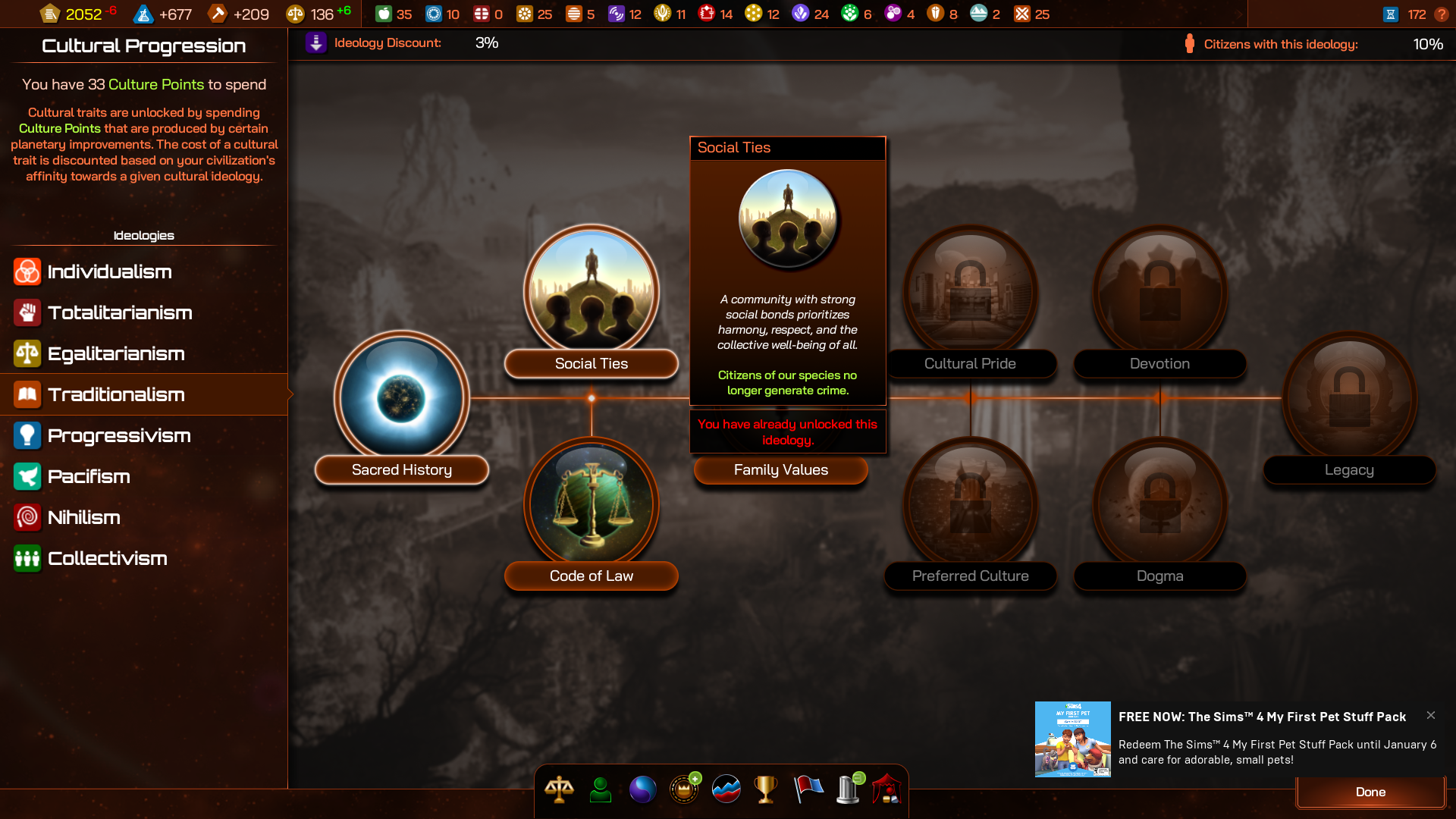The height and width of the screenshot is (819, 1456).
Task: Close the Sims 4 notification popup
Action: [1430, 715]
